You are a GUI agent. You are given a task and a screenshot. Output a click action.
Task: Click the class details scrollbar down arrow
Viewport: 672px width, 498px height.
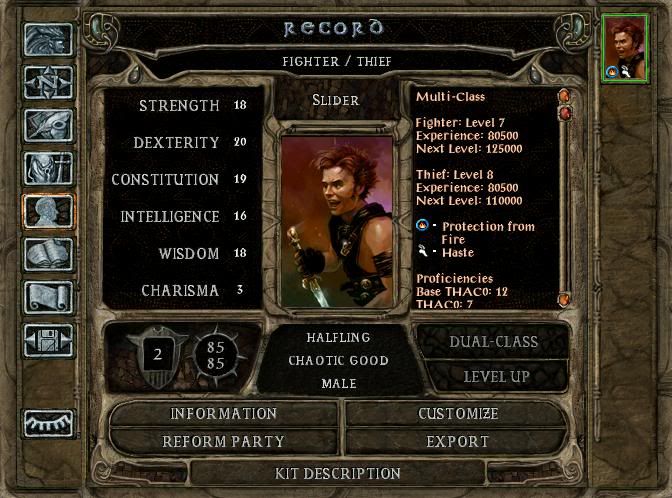click(564, 299)
